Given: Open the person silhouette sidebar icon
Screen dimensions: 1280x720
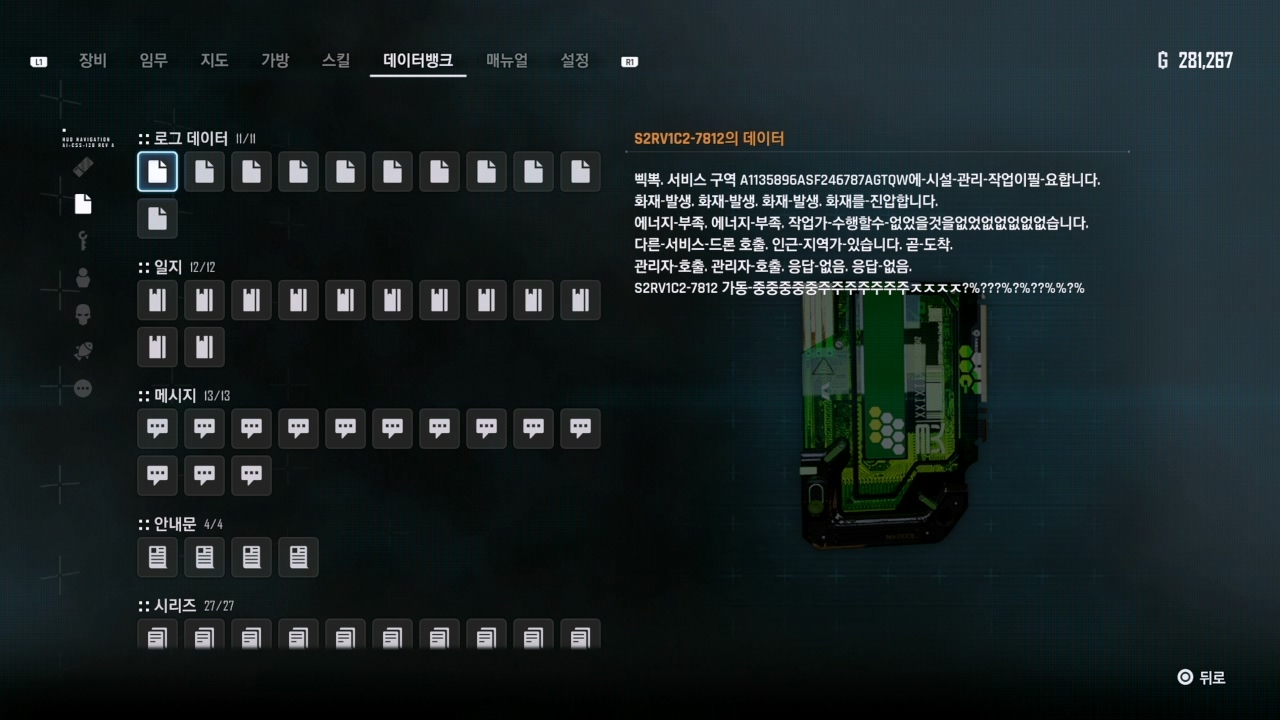Looking at the screenshot, I should click(x=83, y=276).
